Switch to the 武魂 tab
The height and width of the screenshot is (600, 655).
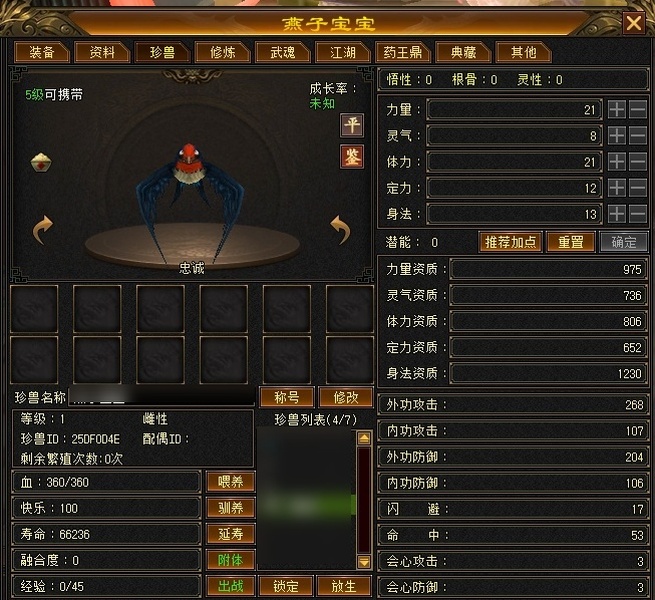point(276,52)
